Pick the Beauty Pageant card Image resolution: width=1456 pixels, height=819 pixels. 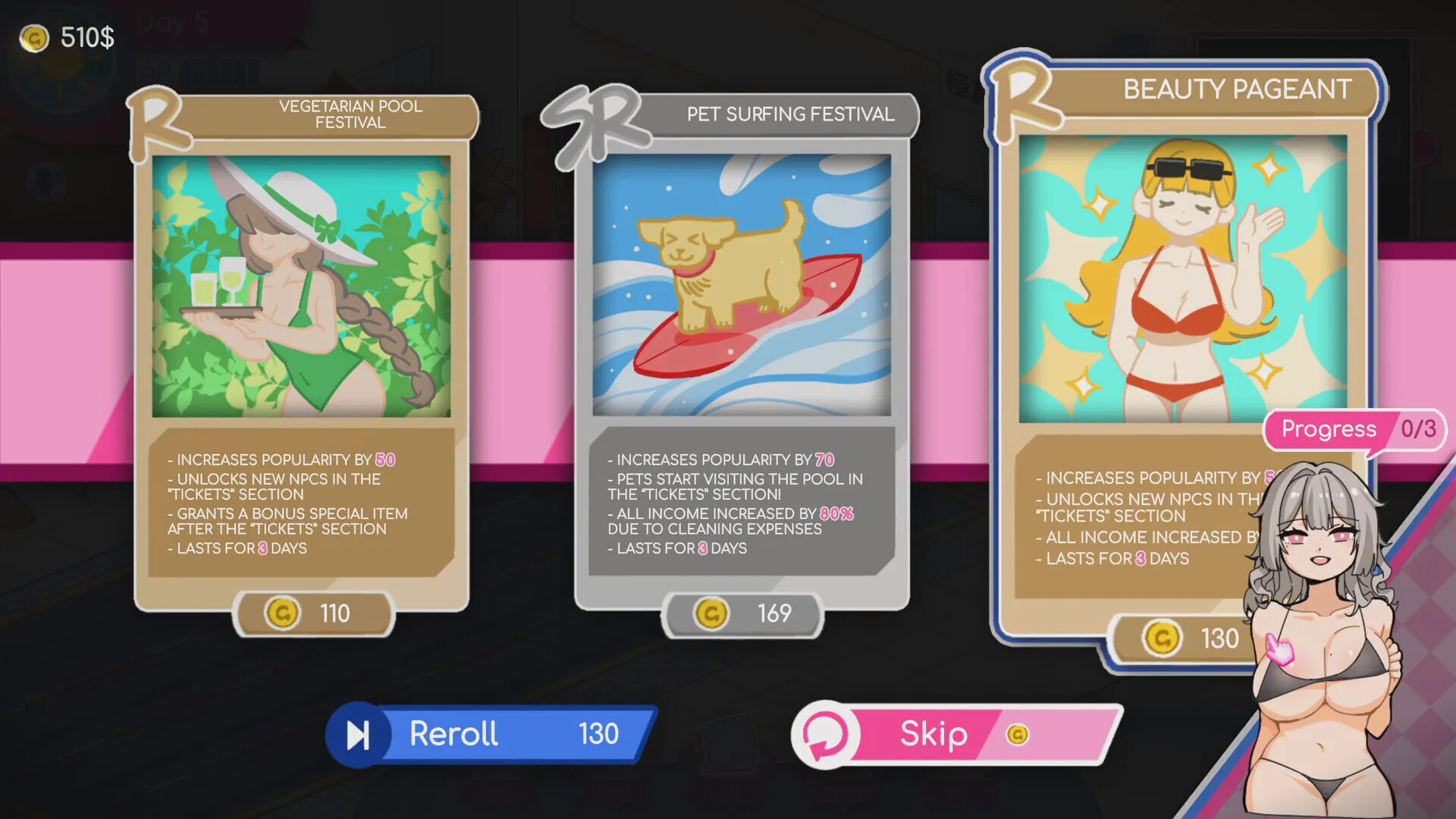[1181, 279]
